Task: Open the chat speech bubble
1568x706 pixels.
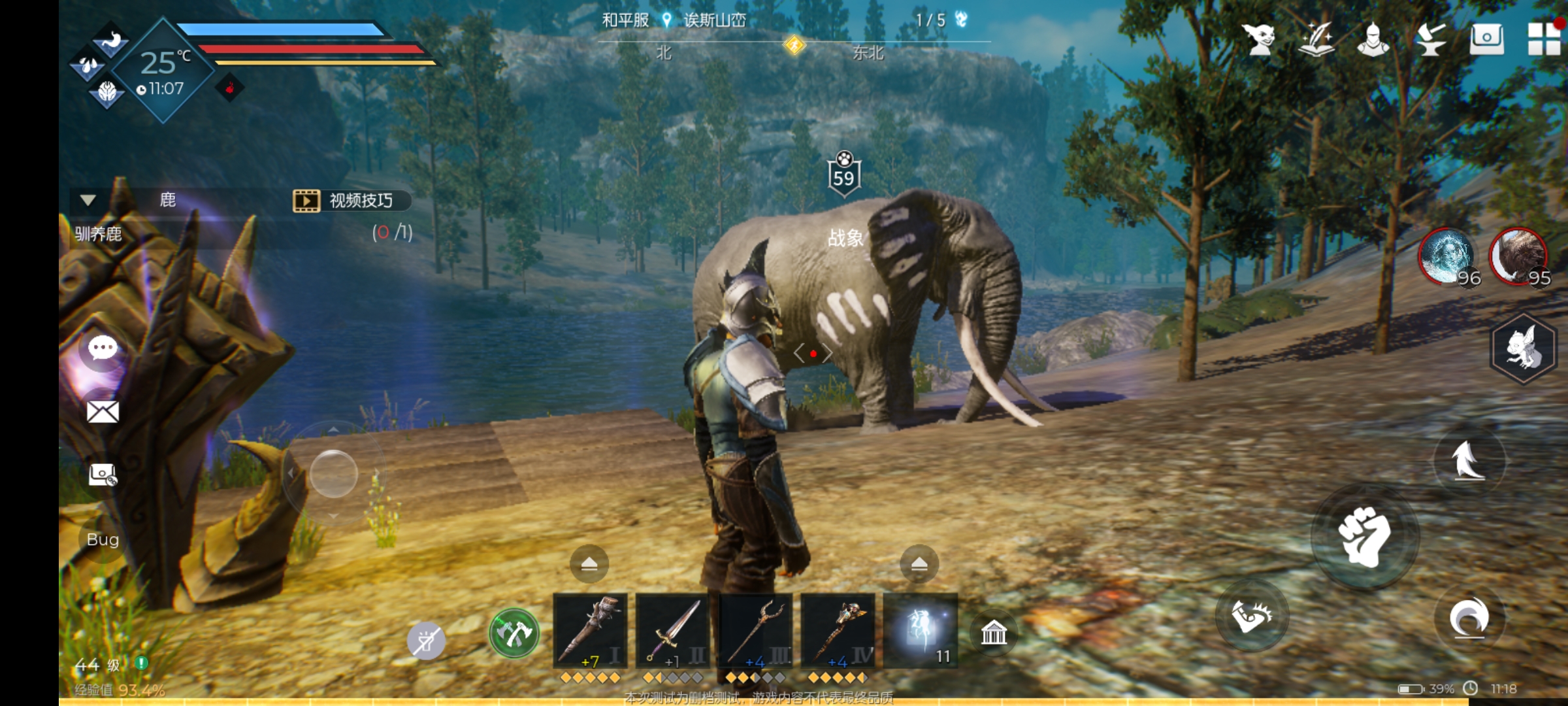Action: coord(103,348)
